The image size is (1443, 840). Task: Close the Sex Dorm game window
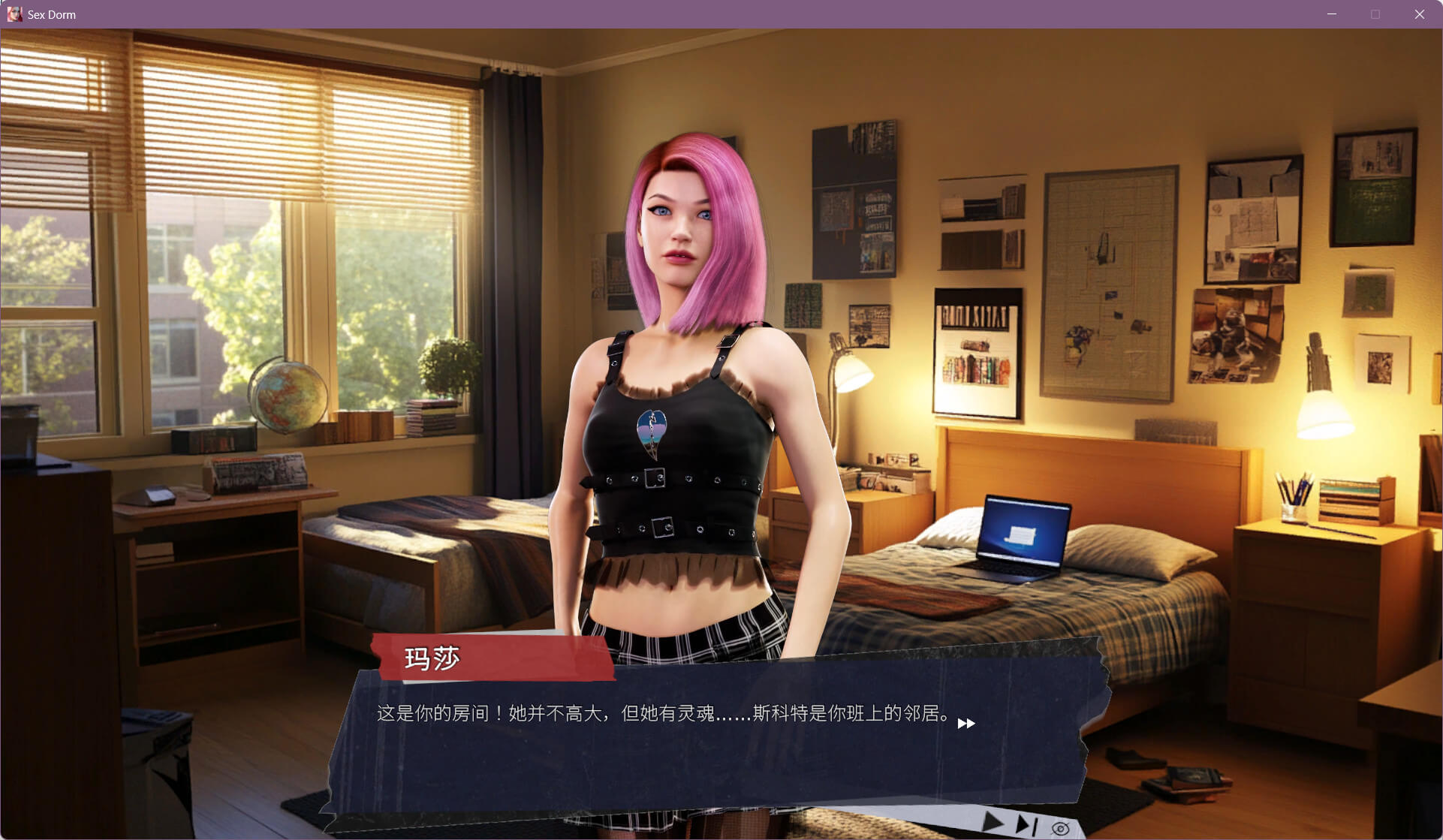tap(1419, 14)
